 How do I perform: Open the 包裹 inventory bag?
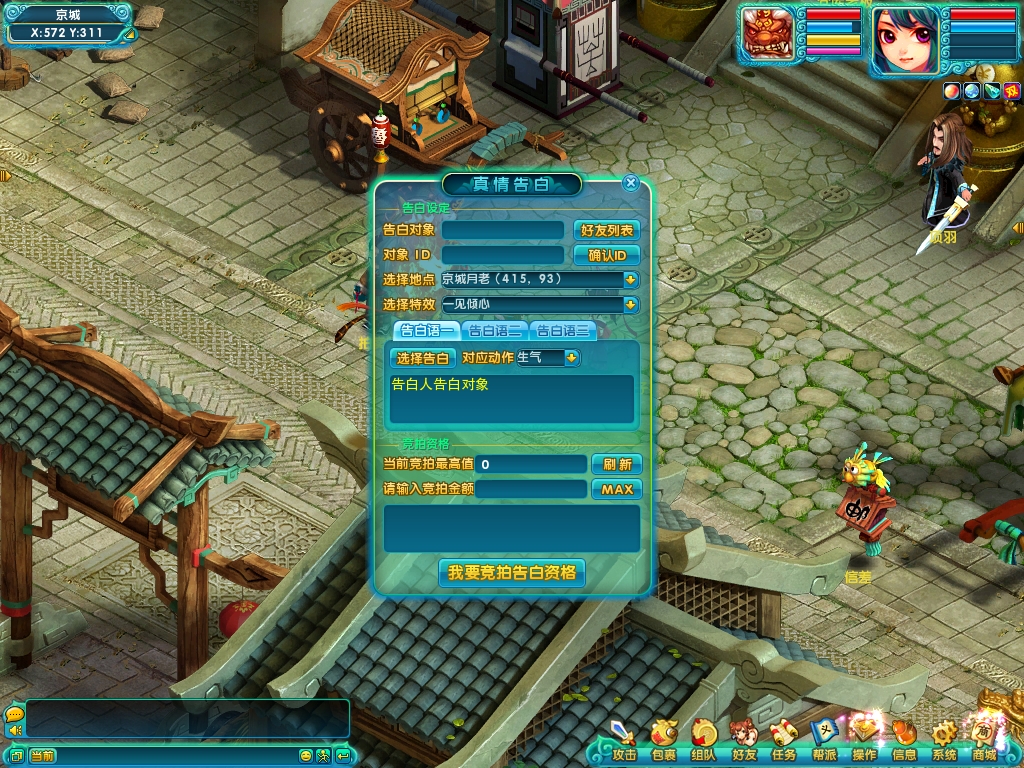coord(663,740)
